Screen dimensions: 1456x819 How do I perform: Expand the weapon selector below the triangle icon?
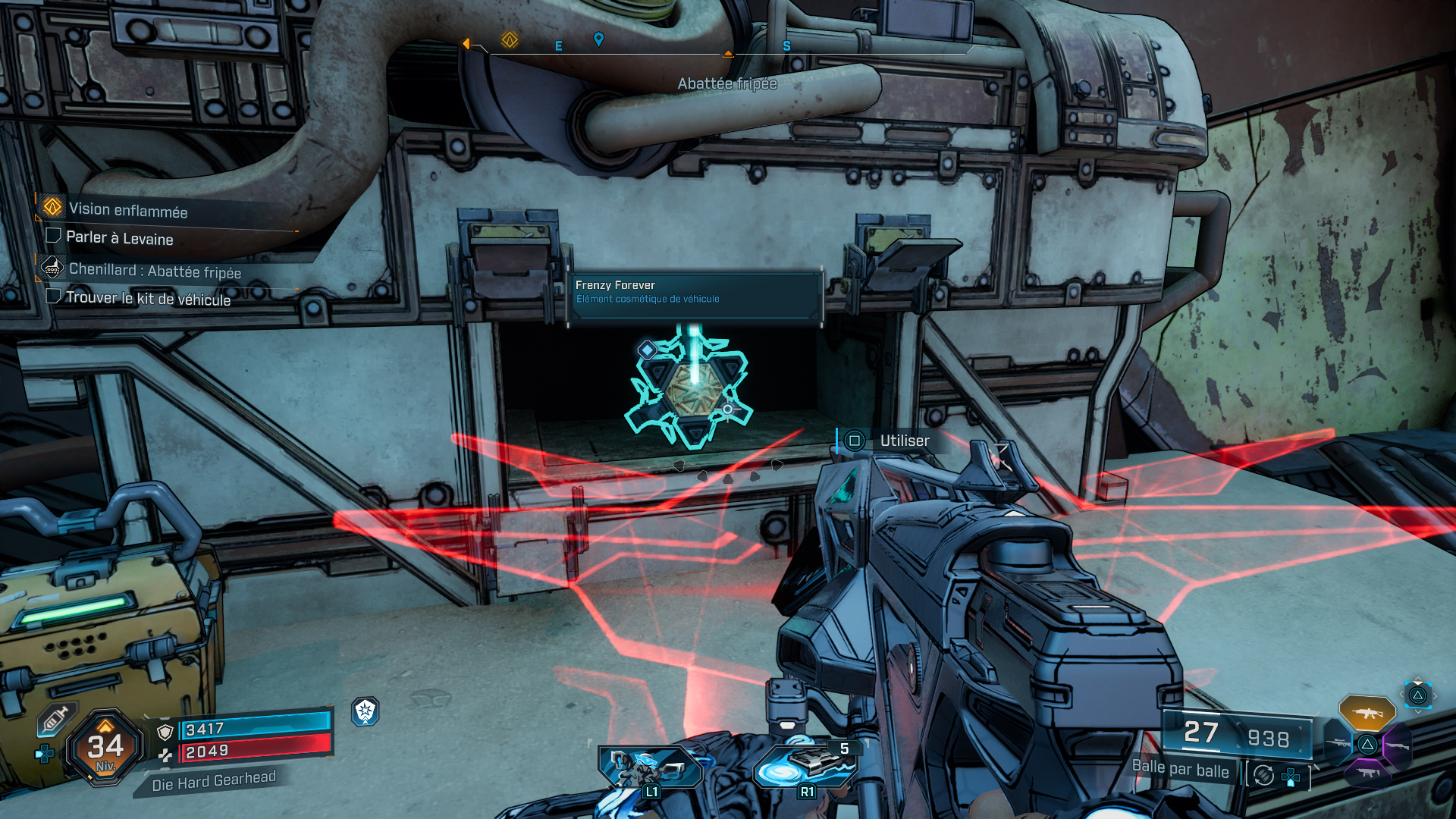click(x=1418, y=711)
